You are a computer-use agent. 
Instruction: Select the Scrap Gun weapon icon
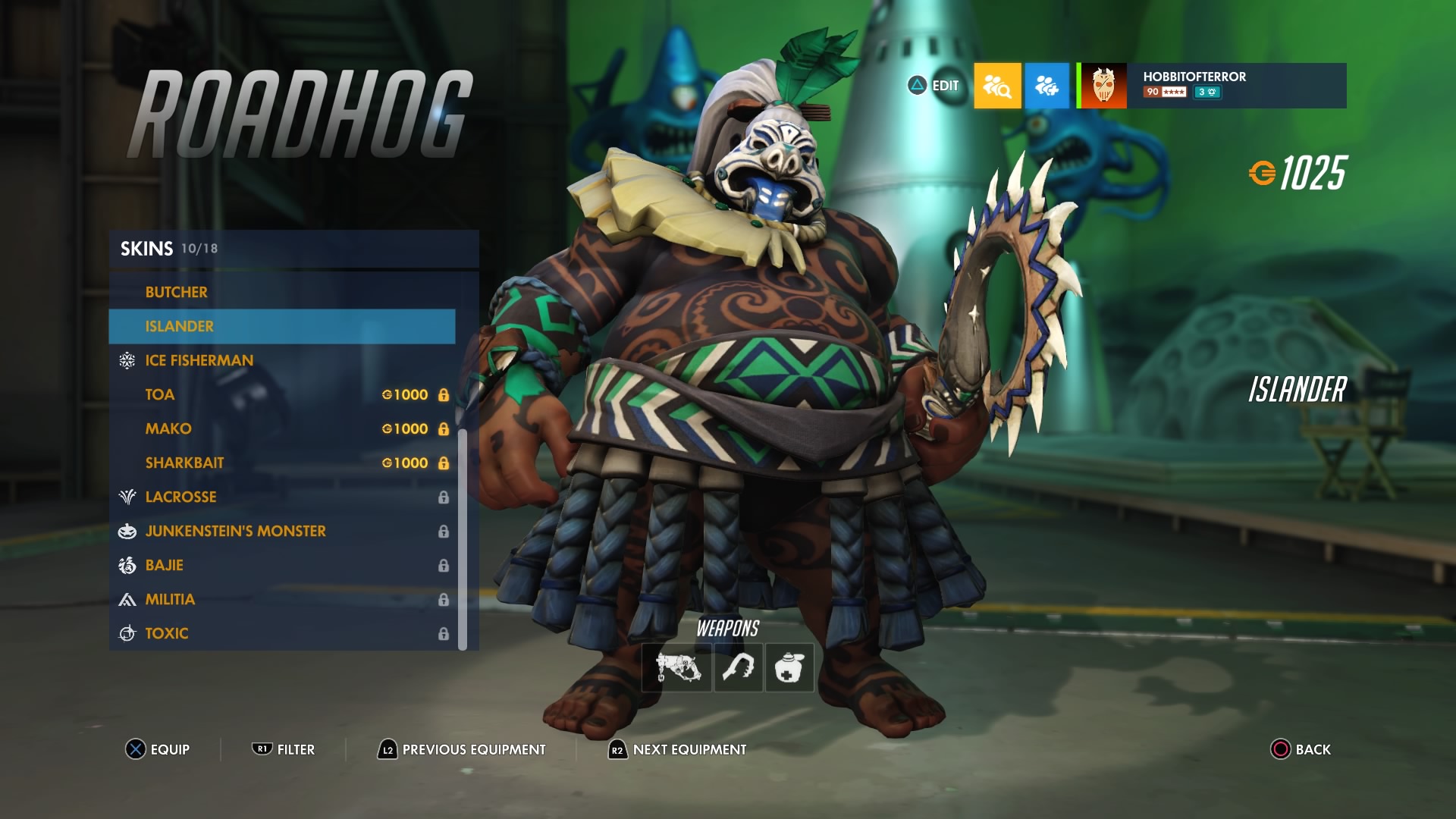click(x=676, y=668)
